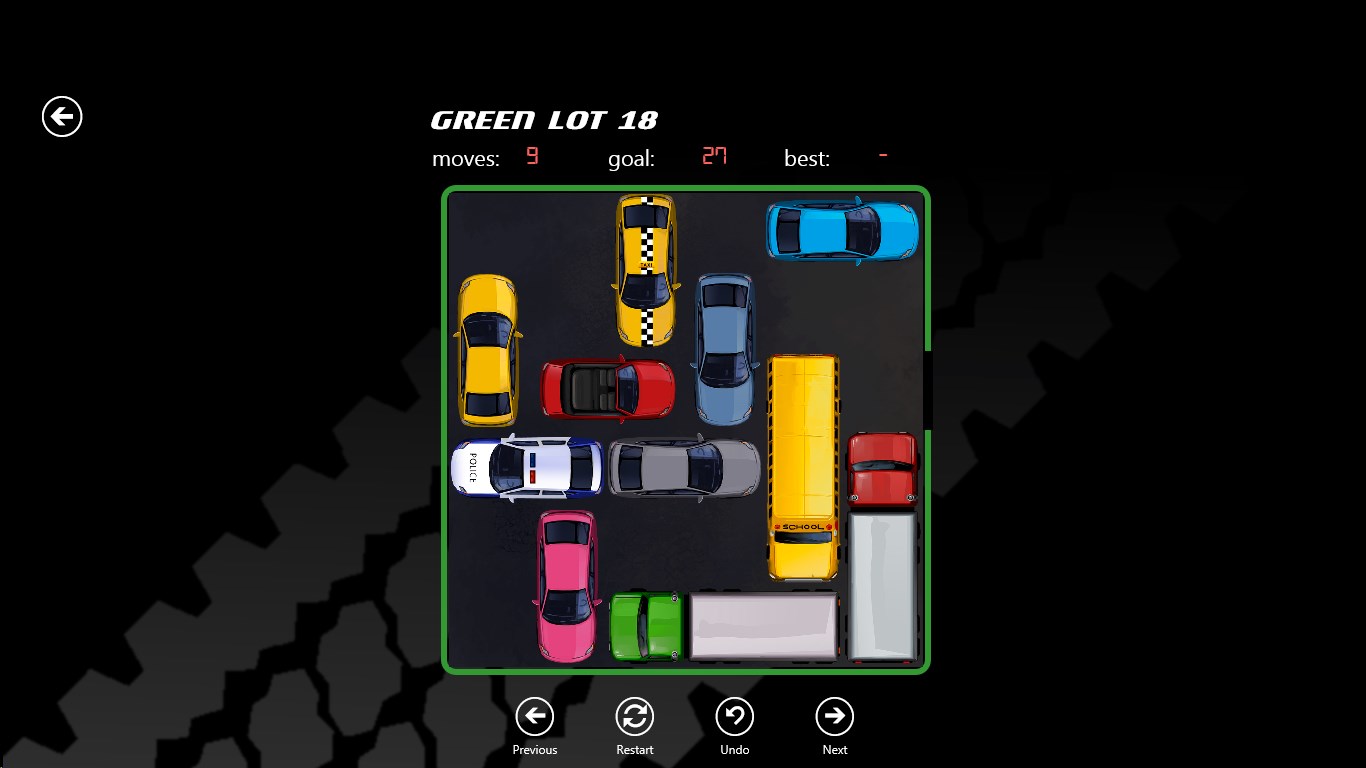Select the checkered yellow taxi piece
This screenshot has width=1366, height=768.
[646, 270]
